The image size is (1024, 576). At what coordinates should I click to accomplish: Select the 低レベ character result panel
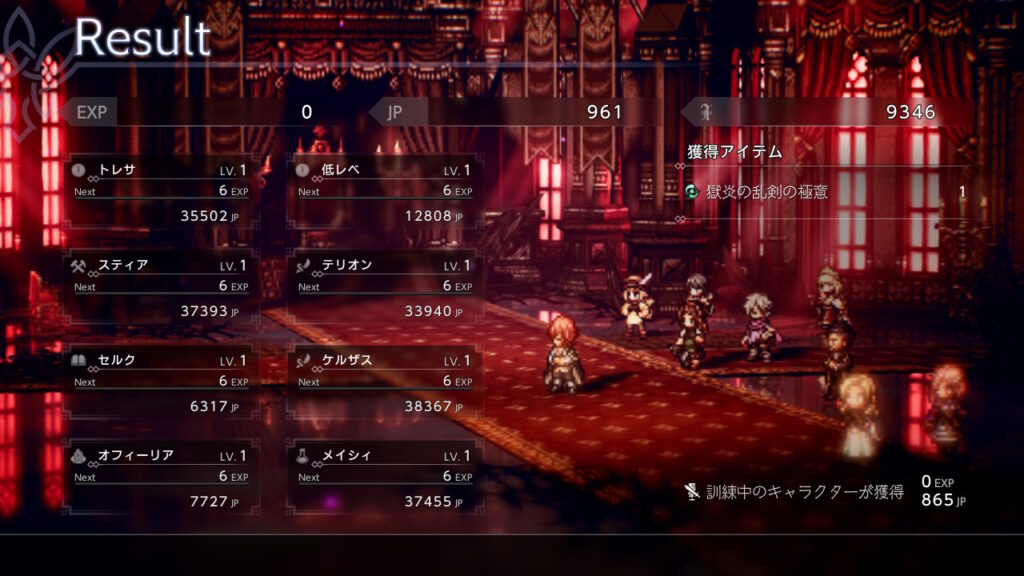point(384,191)
